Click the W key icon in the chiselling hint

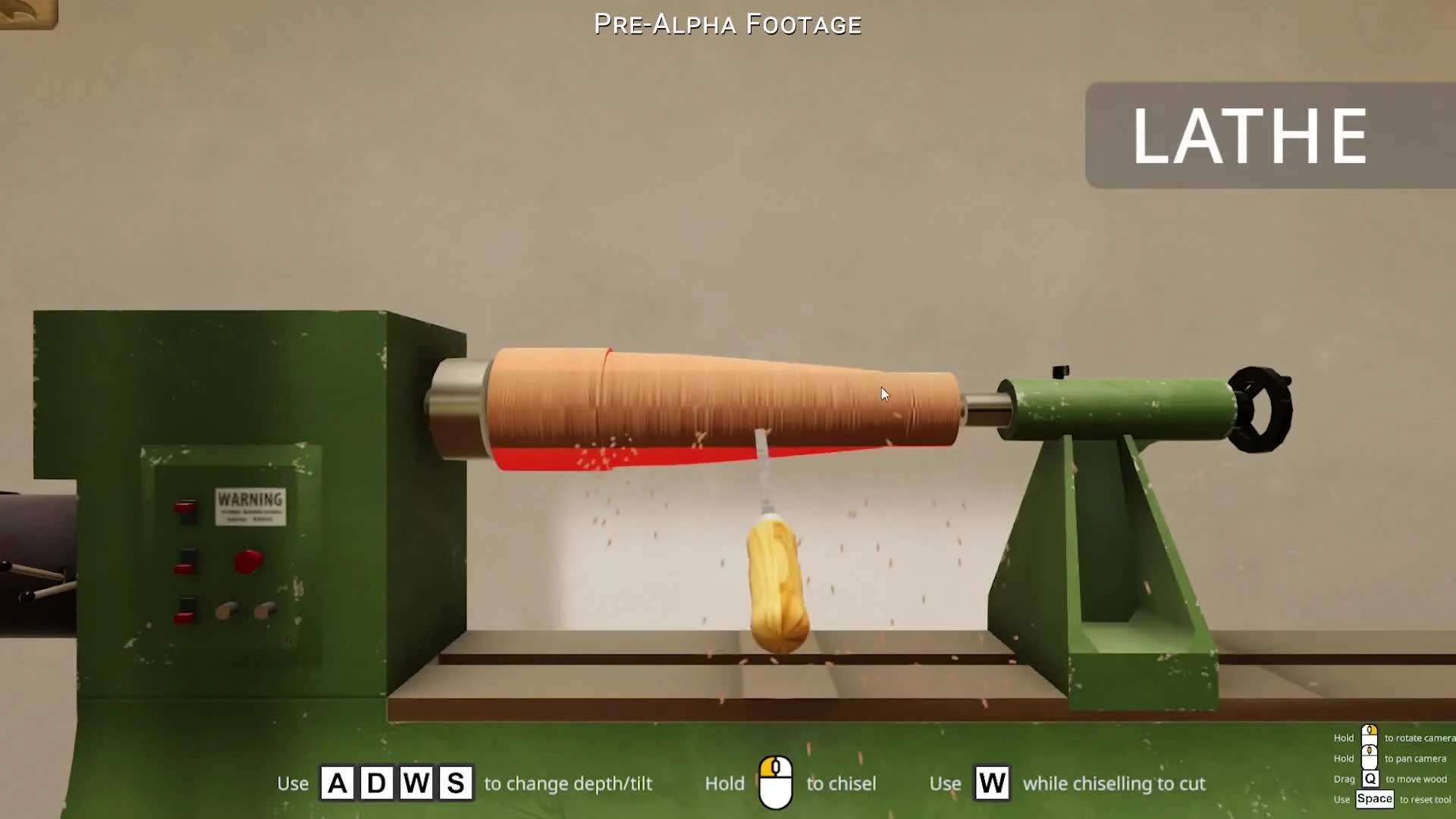pos(993,783)
